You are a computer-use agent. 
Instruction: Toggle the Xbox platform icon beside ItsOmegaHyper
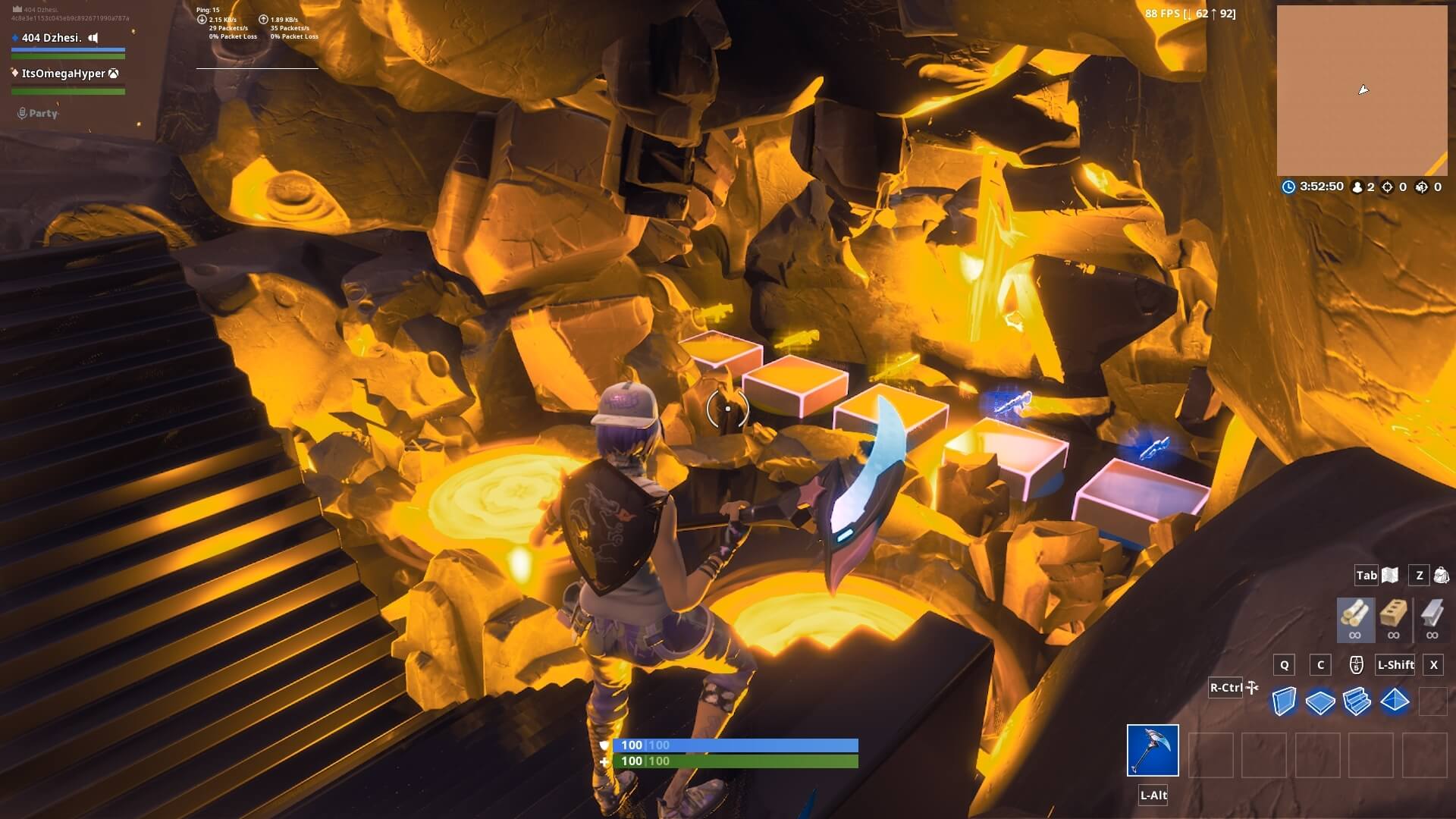pos(113,73)
